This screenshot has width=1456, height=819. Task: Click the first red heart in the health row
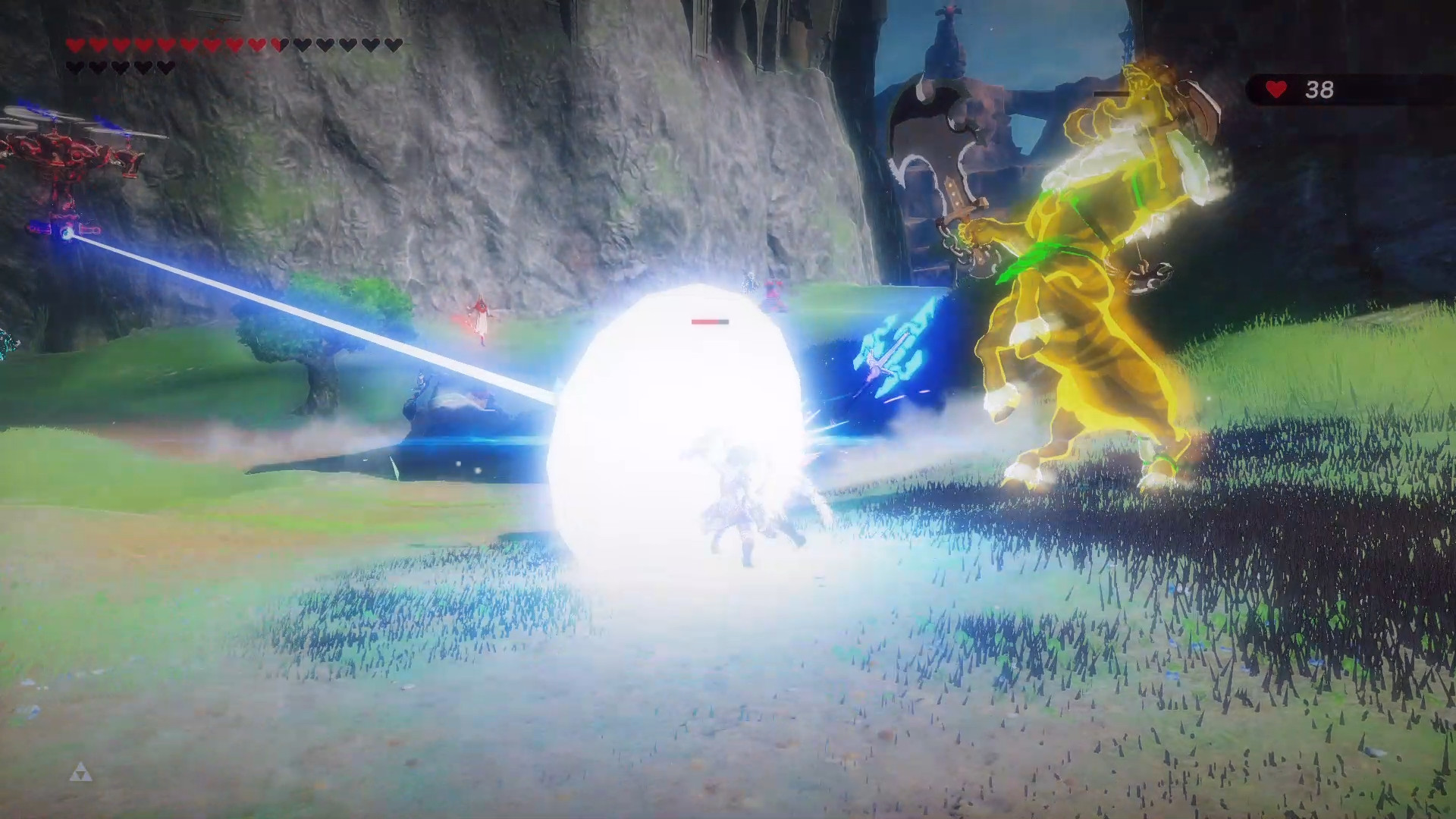74,45
